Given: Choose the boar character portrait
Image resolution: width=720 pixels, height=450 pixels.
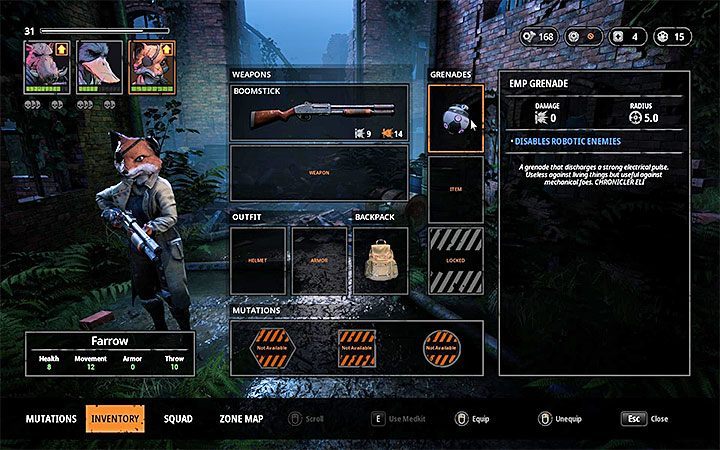Looking at the screenshot, I should 47,67.
